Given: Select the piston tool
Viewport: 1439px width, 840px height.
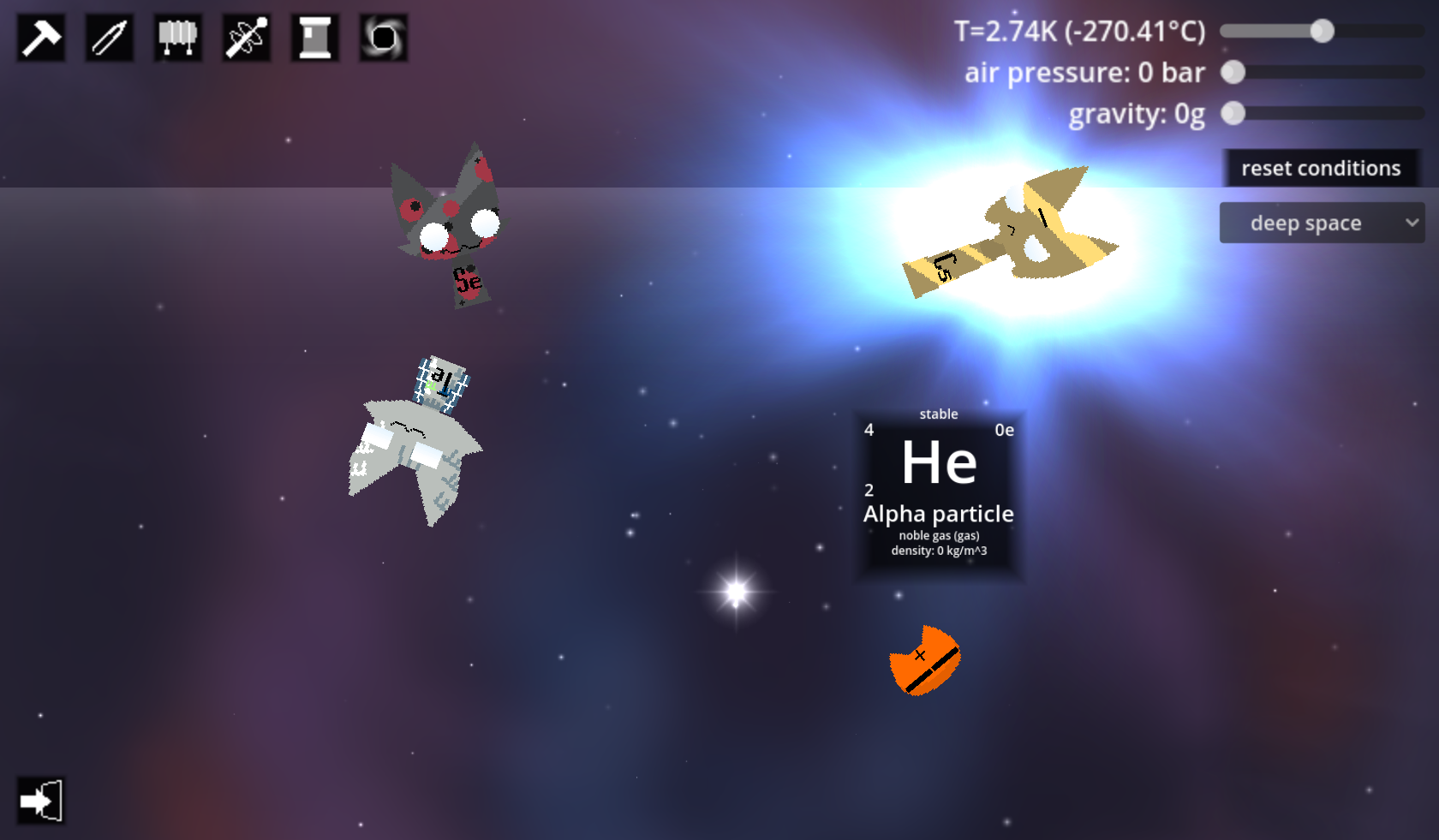Looking at the screenshot, I should pyautogui.click(x=314, y=37).
